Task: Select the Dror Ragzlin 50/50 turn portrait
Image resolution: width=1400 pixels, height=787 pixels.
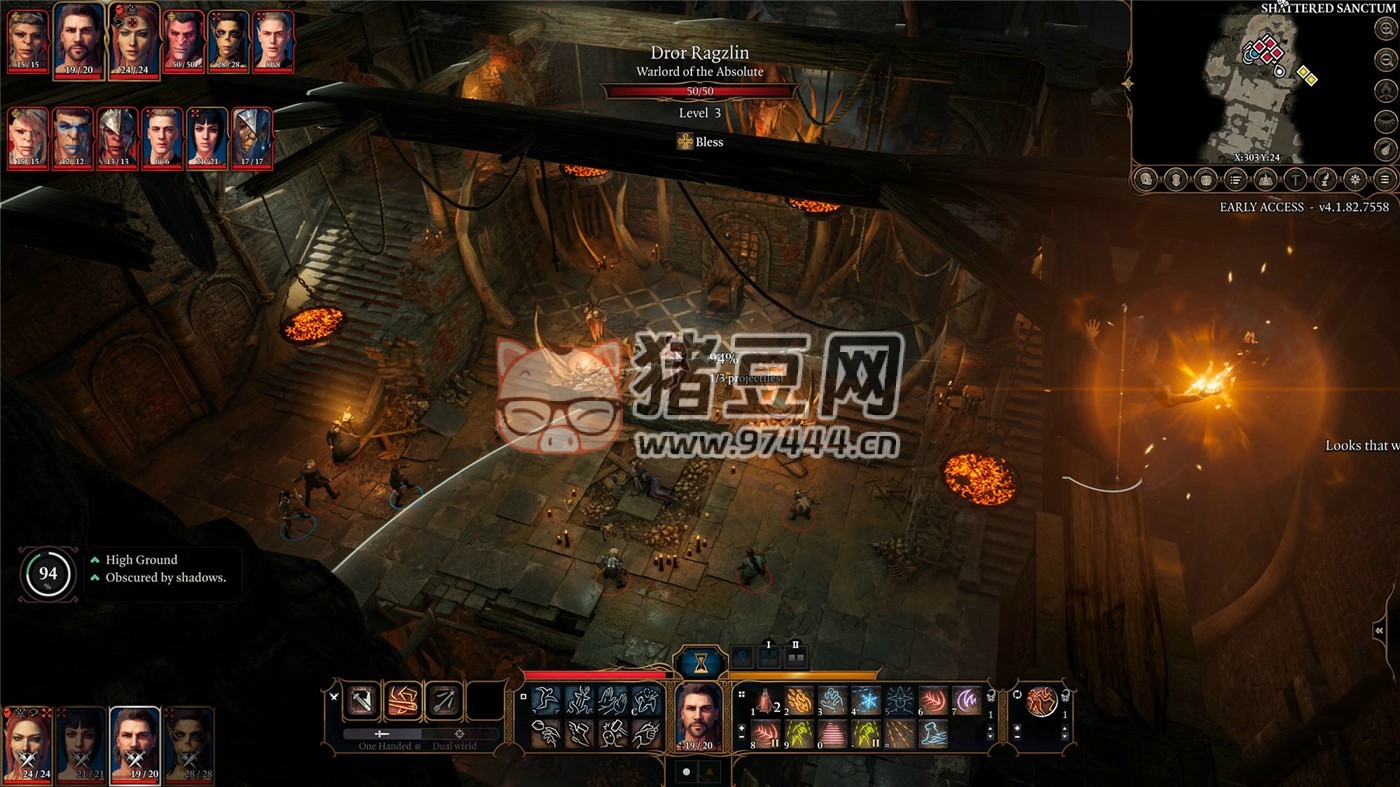Action: click(183, 38)
